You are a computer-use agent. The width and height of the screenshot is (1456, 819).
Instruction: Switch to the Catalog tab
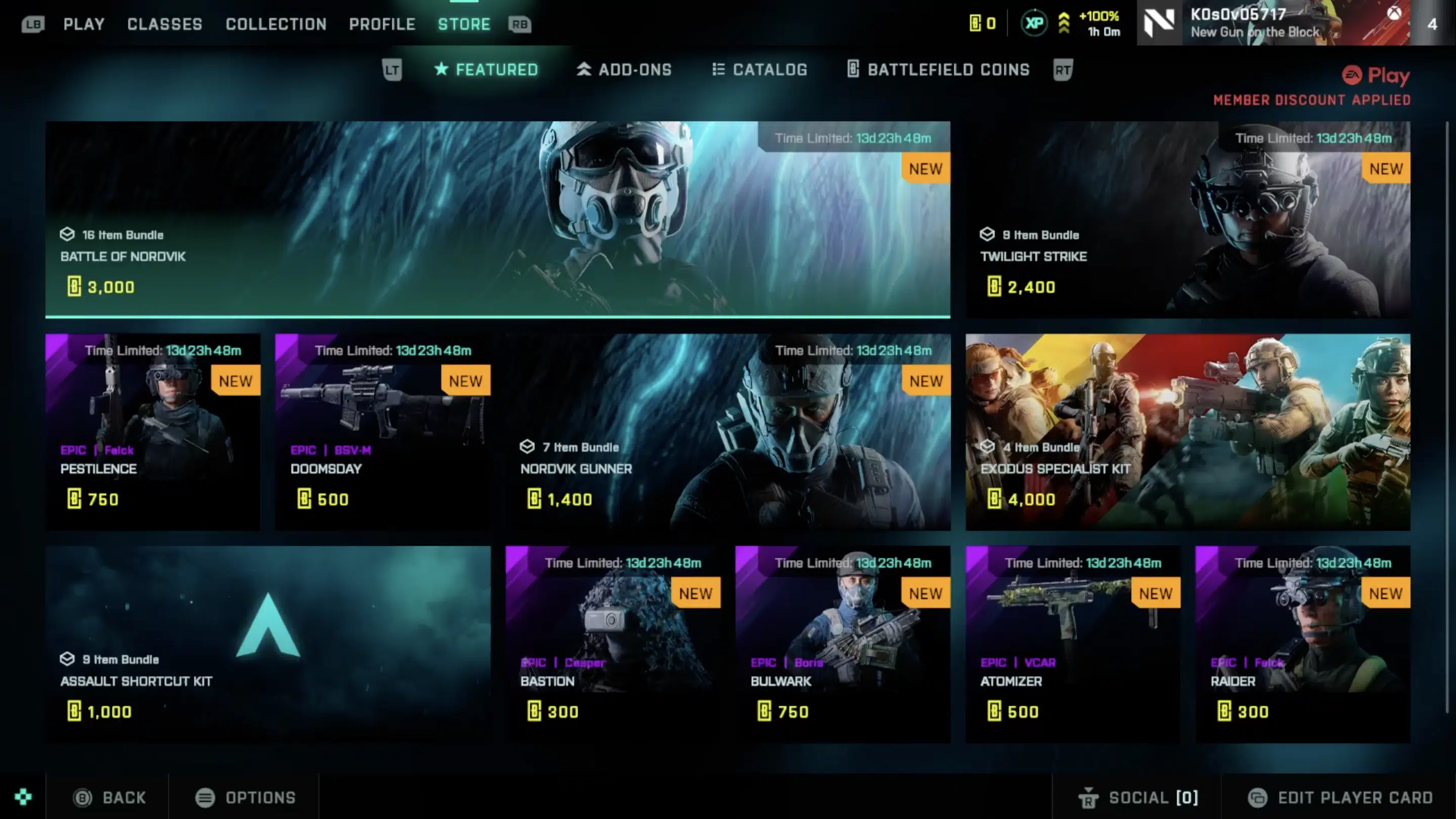point(760,70)
